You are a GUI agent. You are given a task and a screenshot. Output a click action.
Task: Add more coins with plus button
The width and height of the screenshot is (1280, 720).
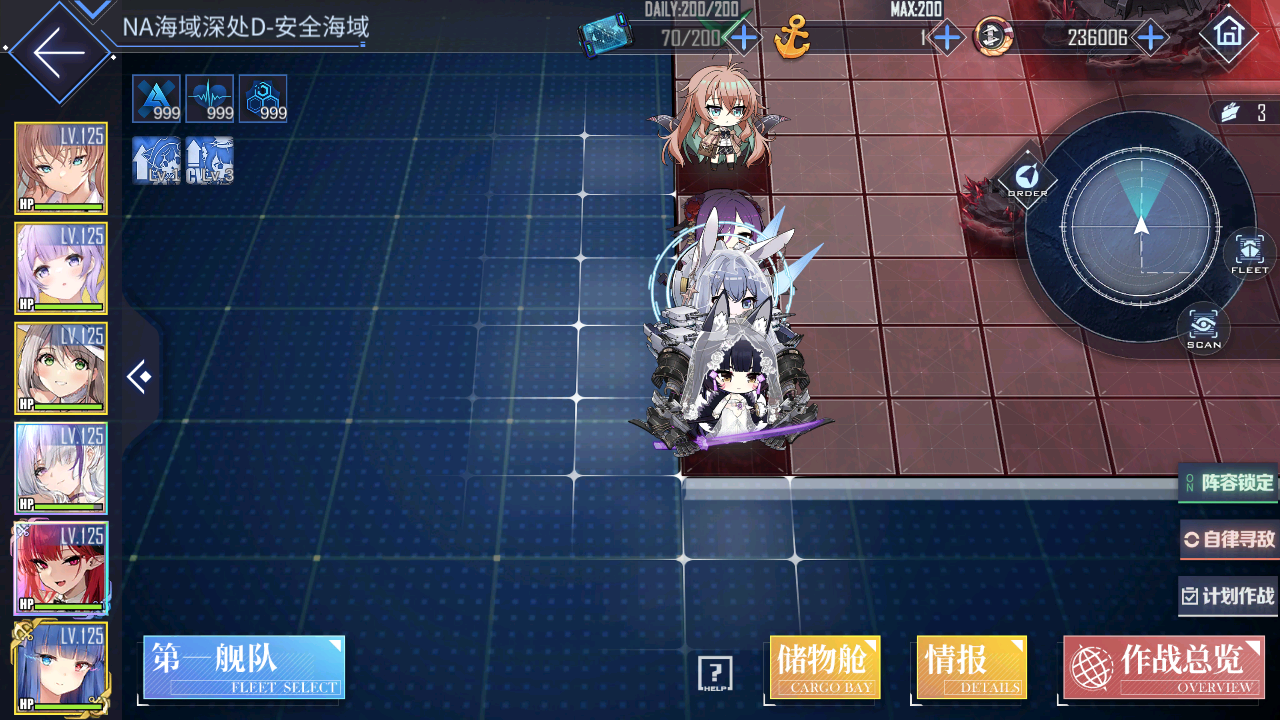coord(1151,39)
